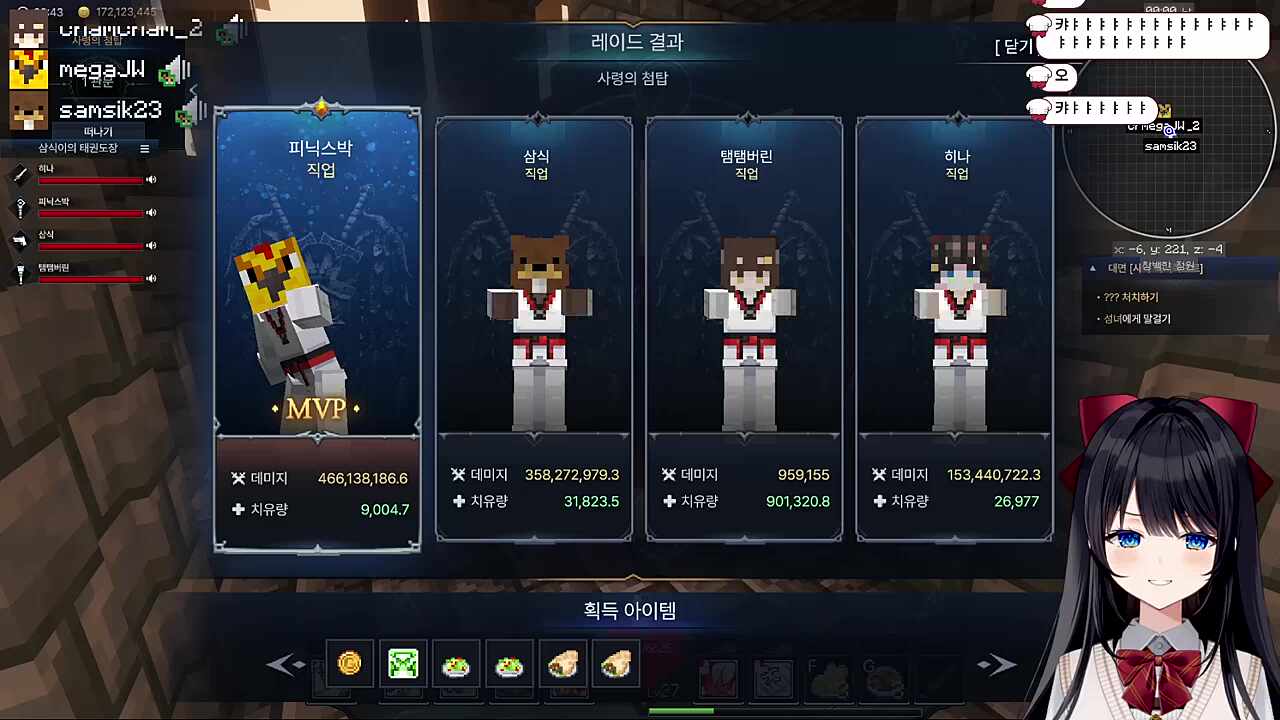The width and height of the screenshot is (1280, 720).
Task: Select the pistol icon next to 삼식
Action: click(21, 240)
